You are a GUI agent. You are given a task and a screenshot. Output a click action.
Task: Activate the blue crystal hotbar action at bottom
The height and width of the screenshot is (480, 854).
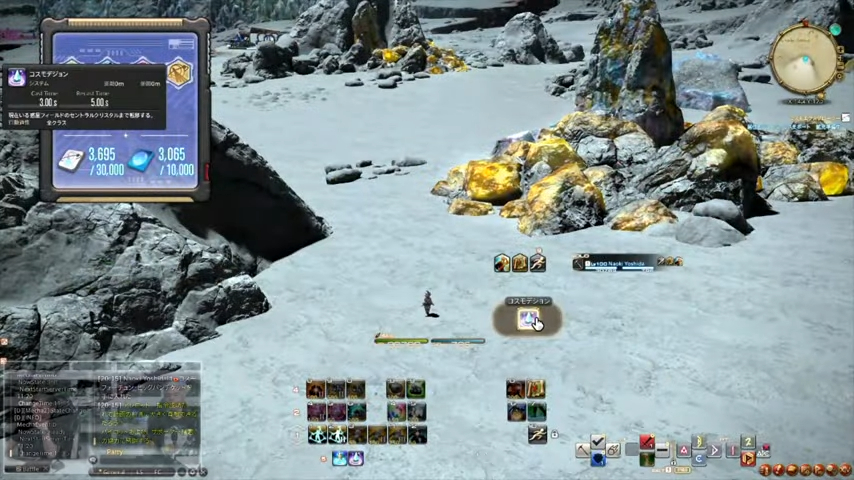click(339, 458)
